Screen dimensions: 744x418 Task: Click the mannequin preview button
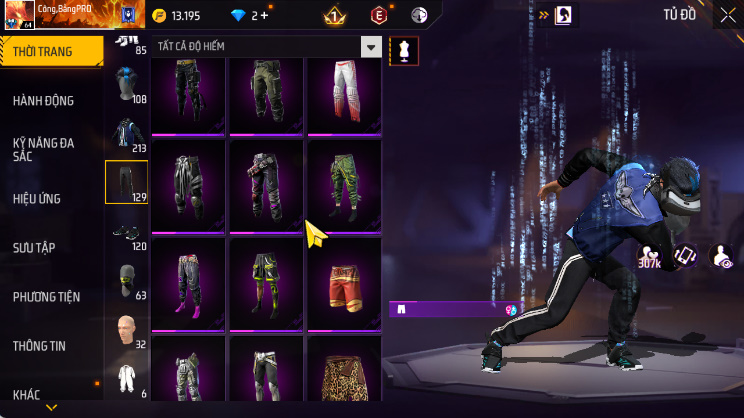404,50
